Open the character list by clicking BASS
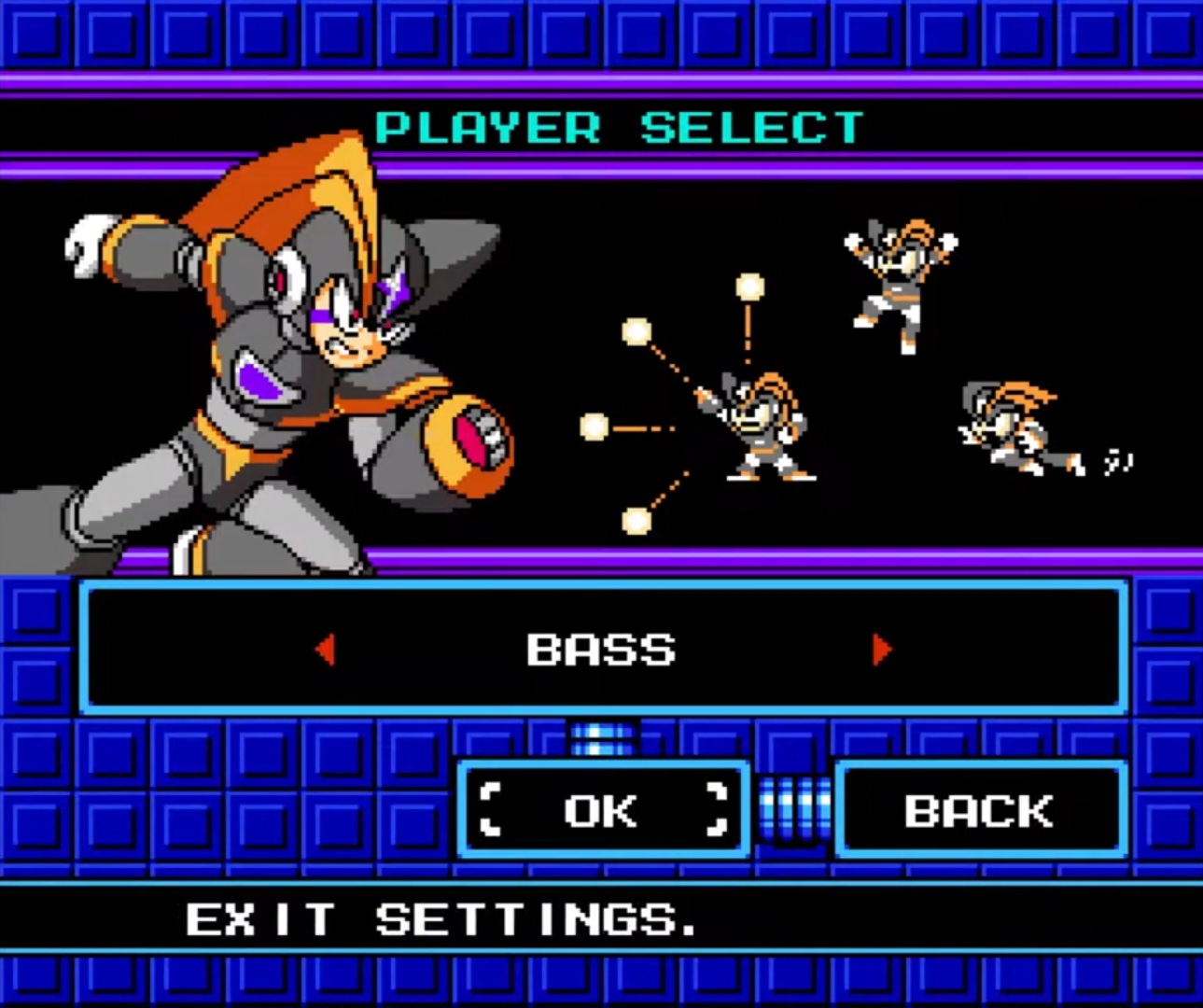Viewport: 1203px width, 1008px height. tap(602, 651)
